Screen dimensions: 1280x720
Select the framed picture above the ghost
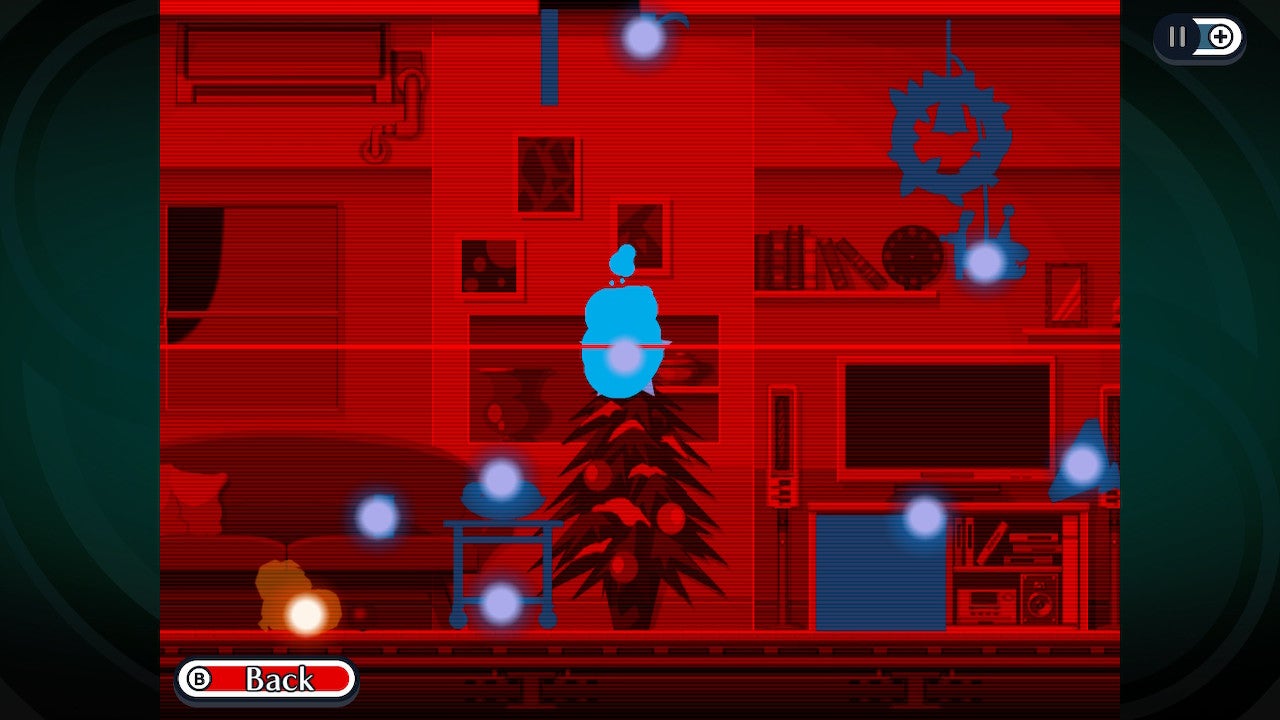click(640, 238)
